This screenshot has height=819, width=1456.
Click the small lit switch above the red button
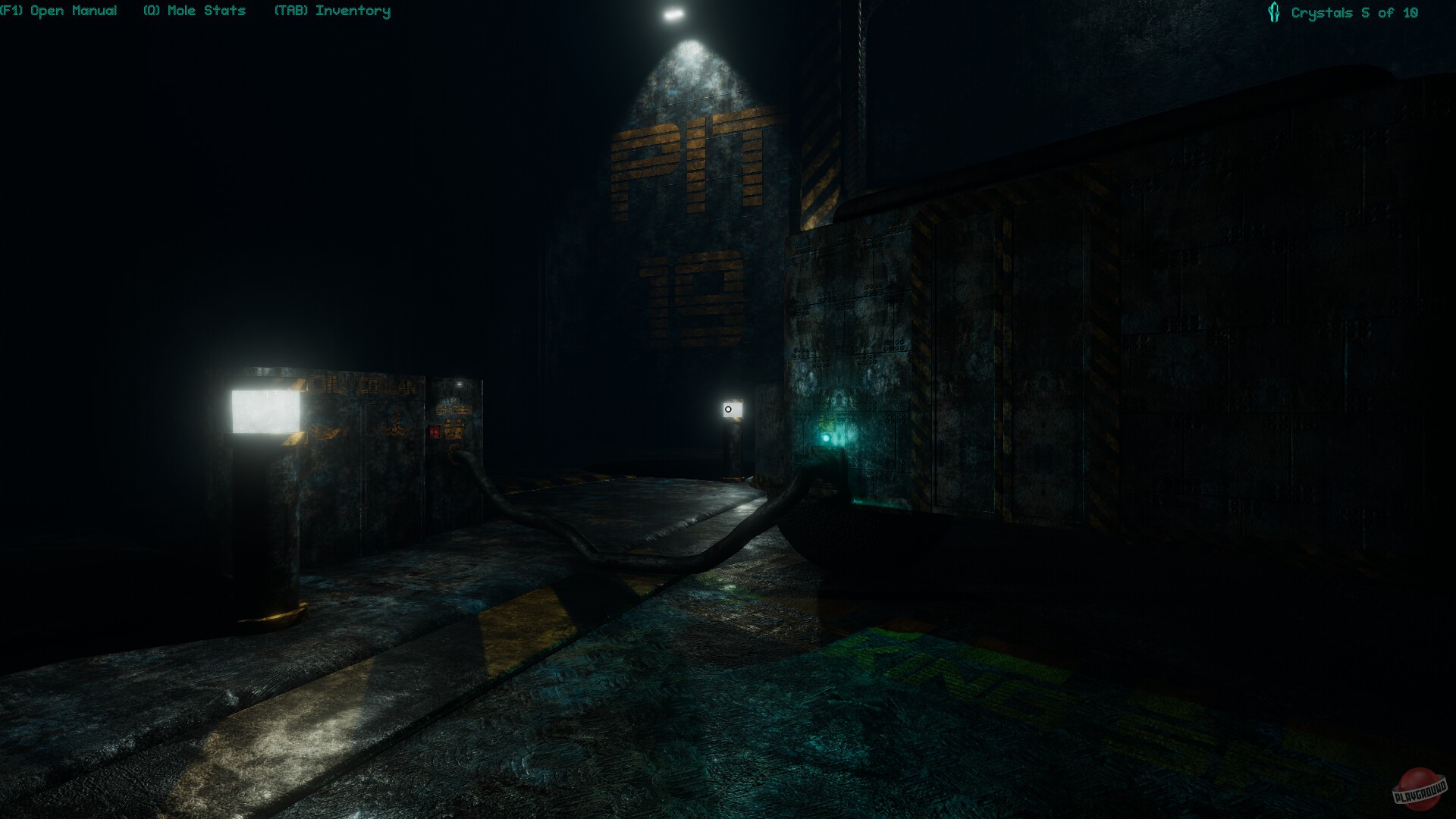pos(460,384)
